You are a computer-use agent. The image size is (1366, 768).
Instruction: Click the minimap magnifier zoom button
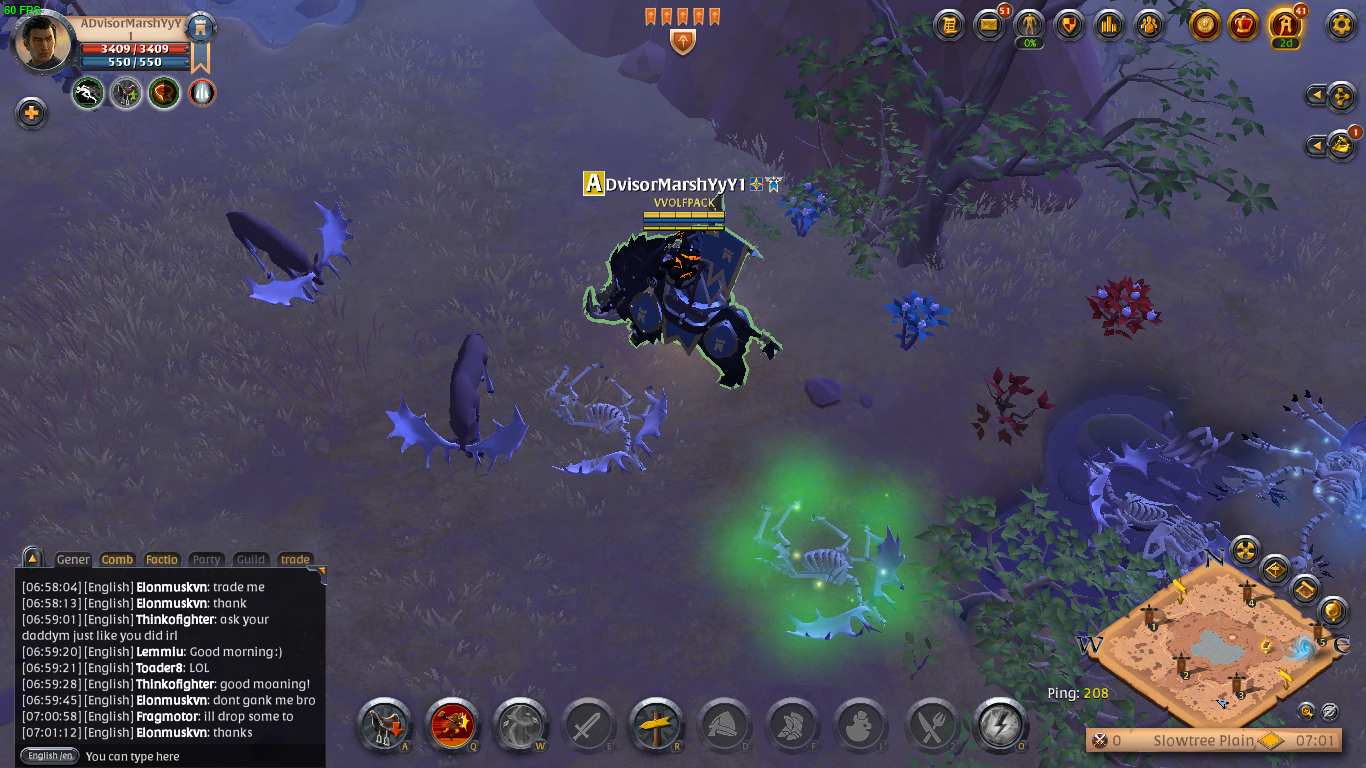(1306, 711)
